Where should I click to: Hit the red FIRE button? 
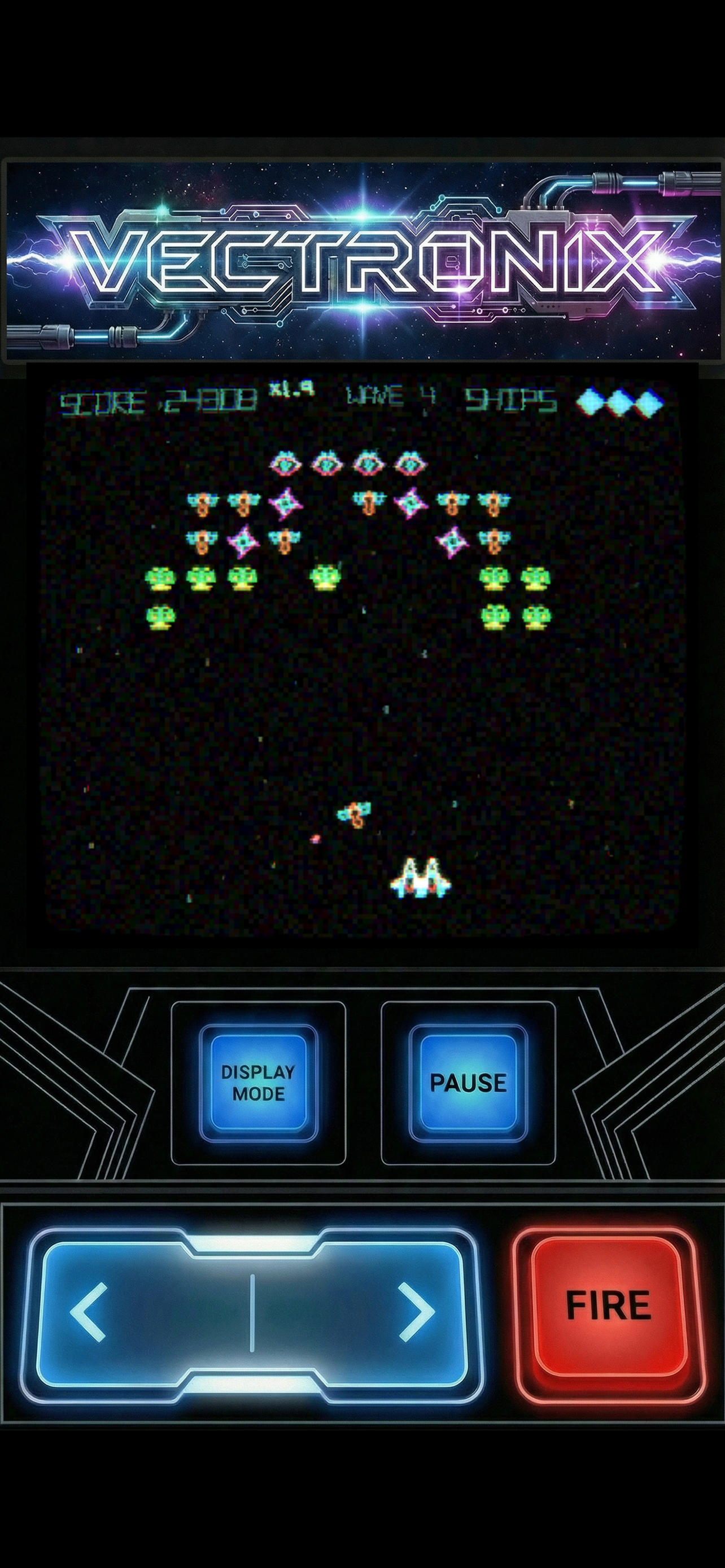(608, 1305)
